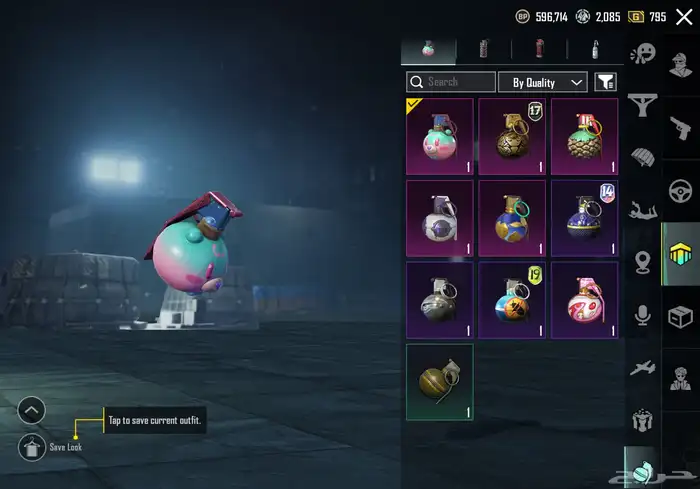Close the inventory screen
Image resolution: width=700 pixels, height=489 pixels.
(x=684, y=17)
